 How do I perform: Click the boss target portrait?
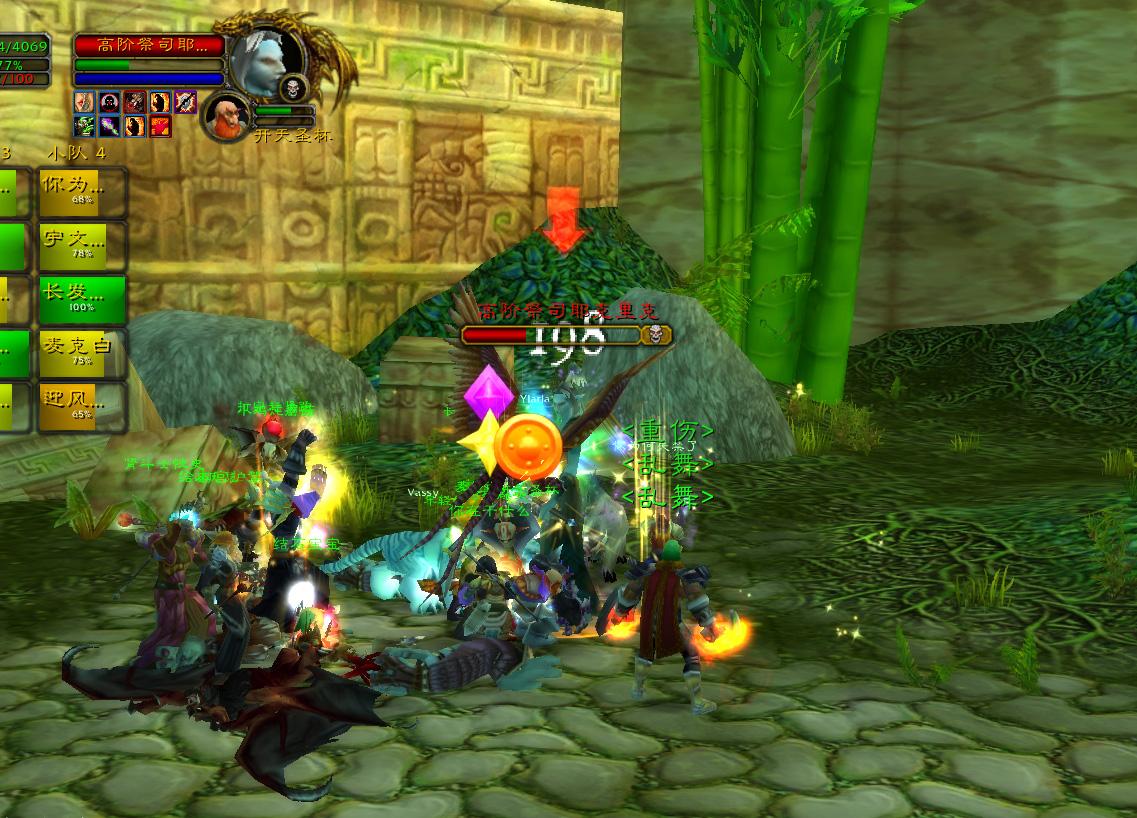coord(267,57)
